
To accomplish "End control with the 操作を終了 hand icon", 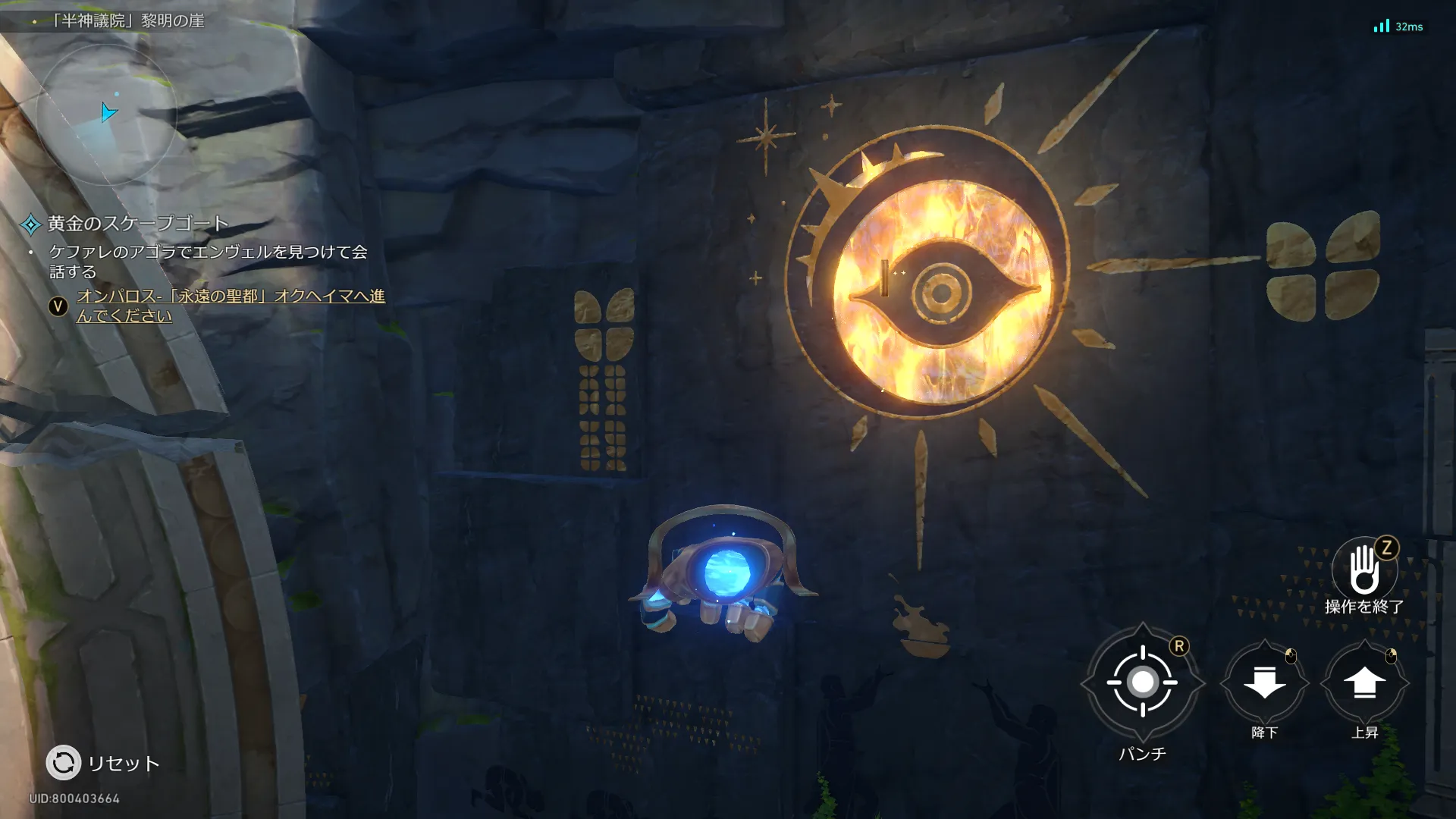I will pos(1364,570).
